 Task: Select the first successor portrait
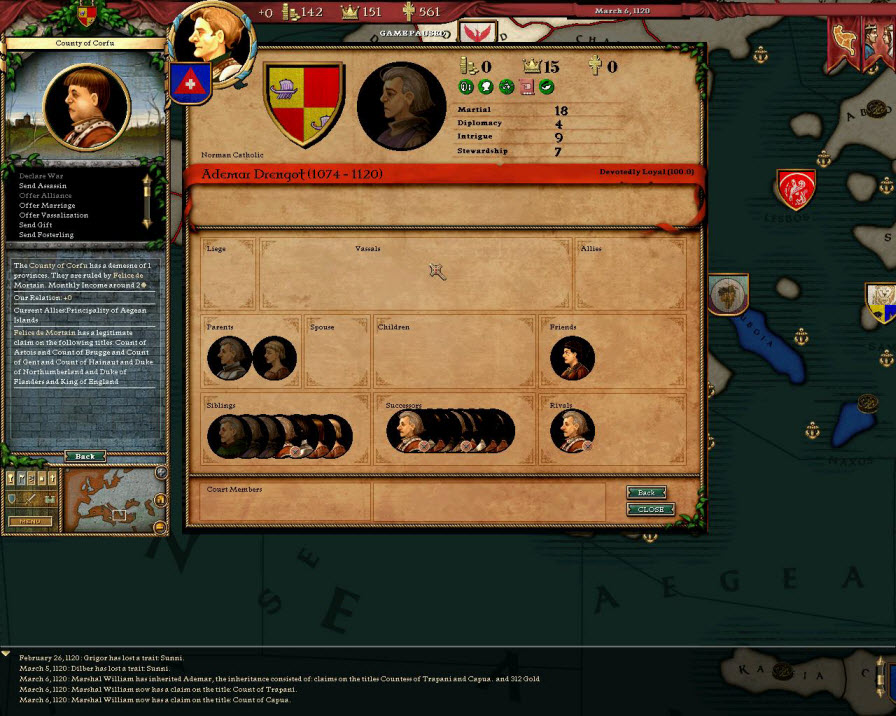click(x=407, y=431)
